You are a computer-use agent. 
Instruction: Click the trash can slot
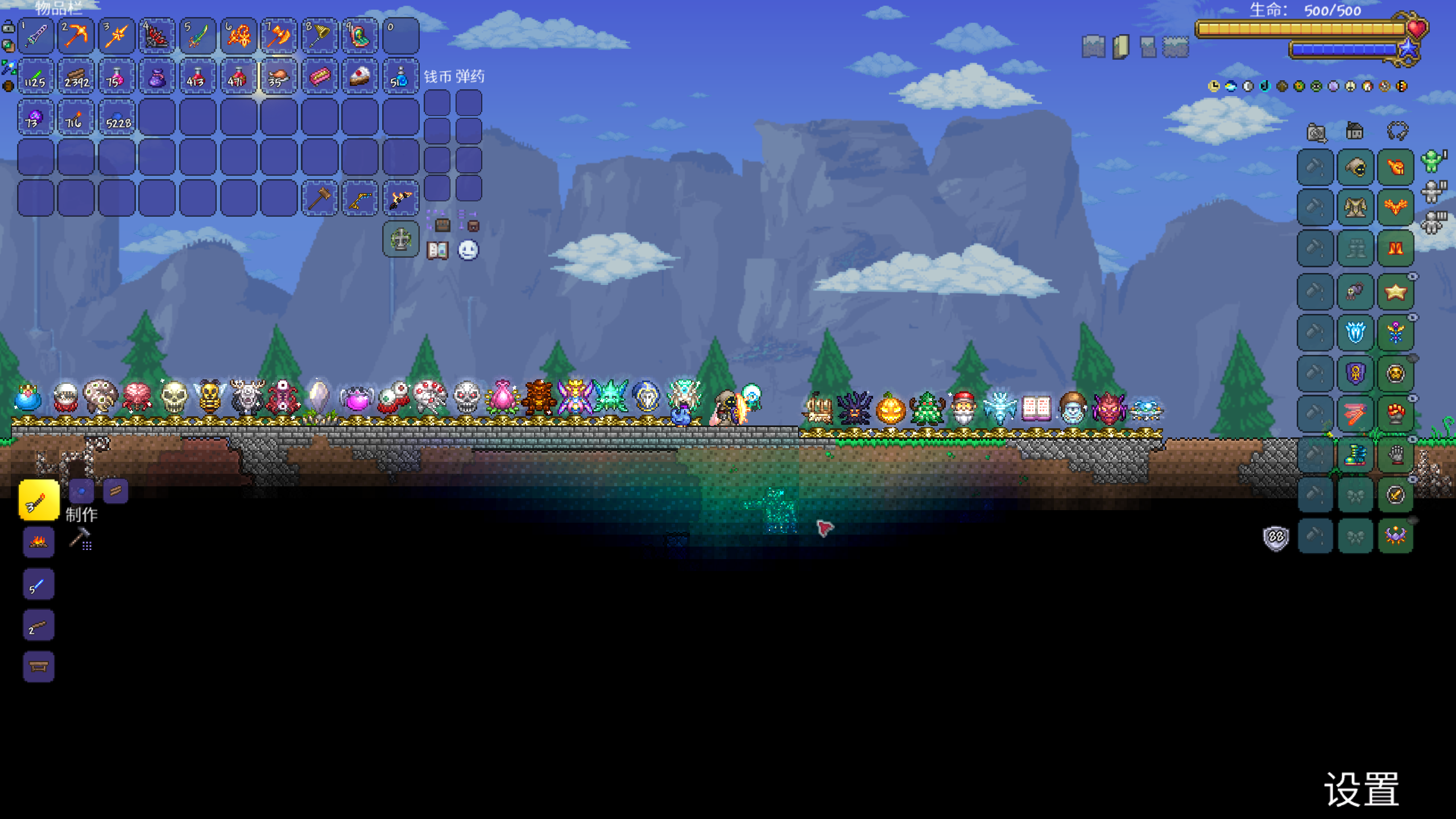401,239
